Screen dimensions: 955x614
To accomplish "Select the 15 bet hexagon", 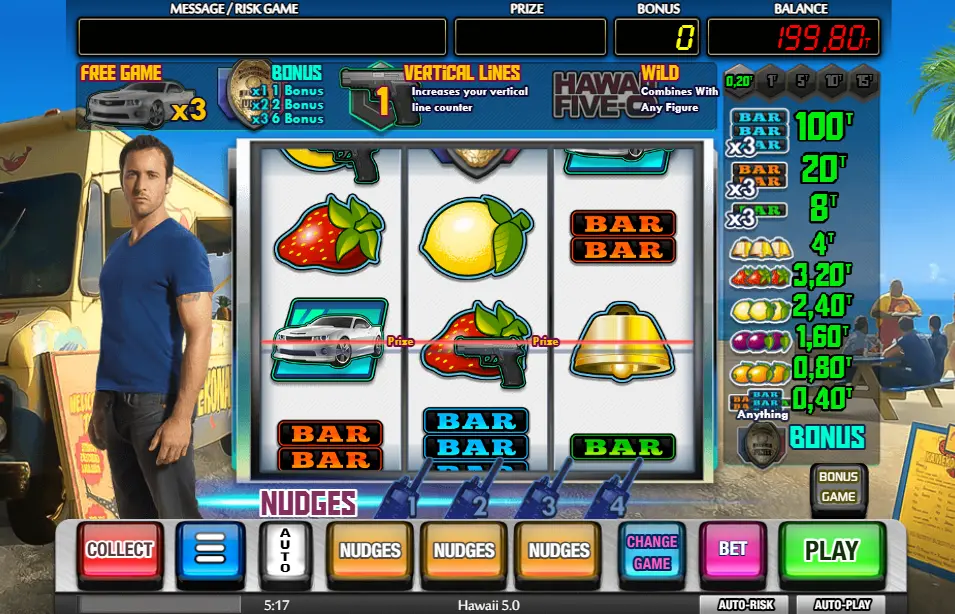I will point(865,82).
